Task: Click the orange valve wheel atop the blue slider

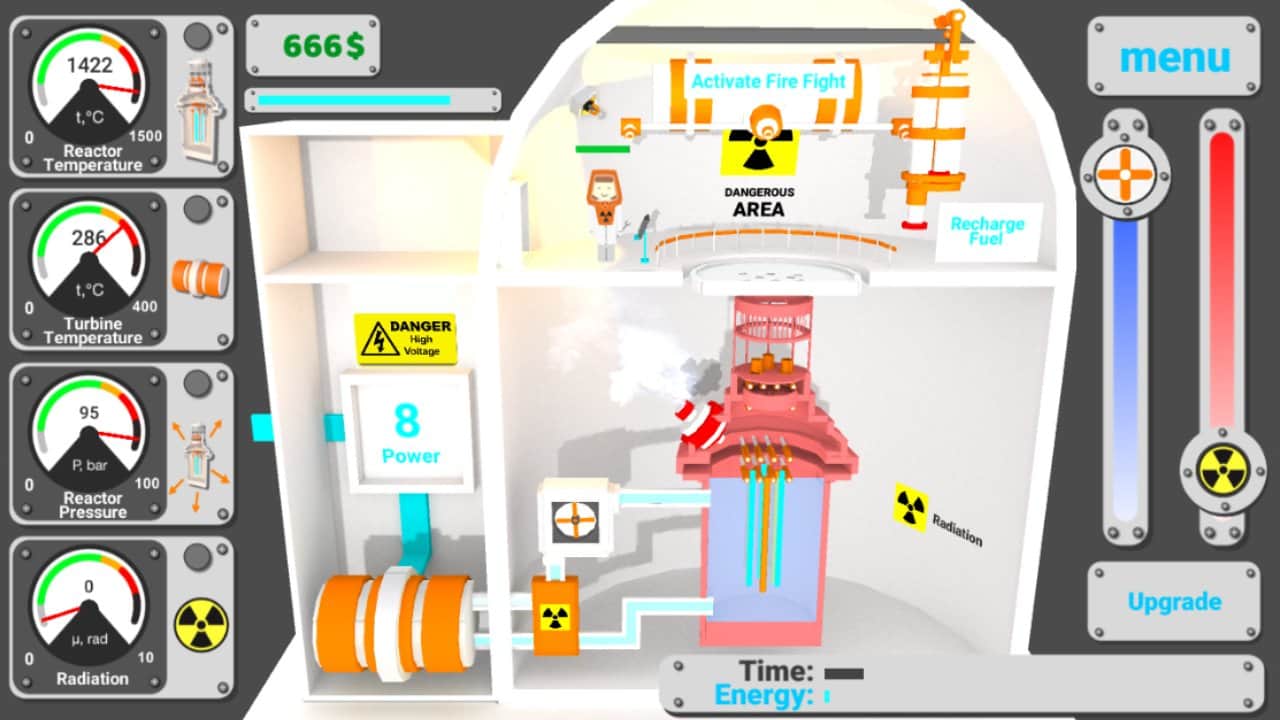Action: coord(1126,172)
